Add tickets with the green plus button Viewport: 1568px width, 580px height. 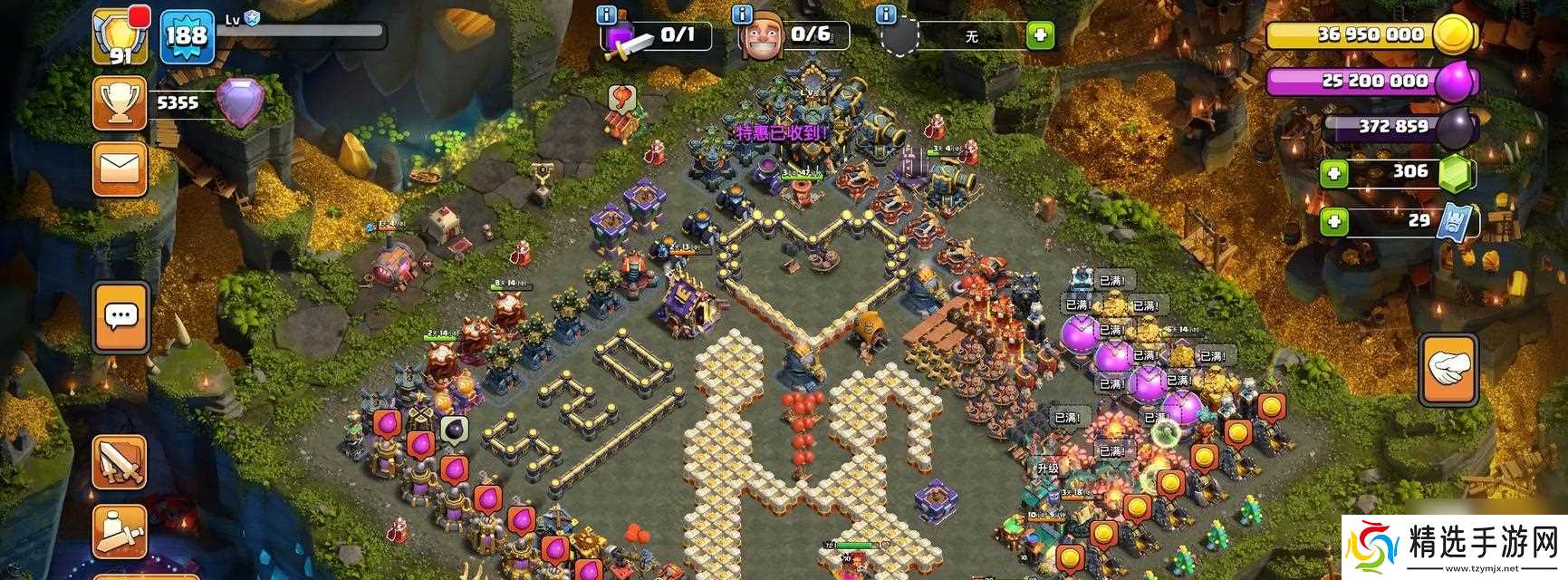[x=1333, y=221]
